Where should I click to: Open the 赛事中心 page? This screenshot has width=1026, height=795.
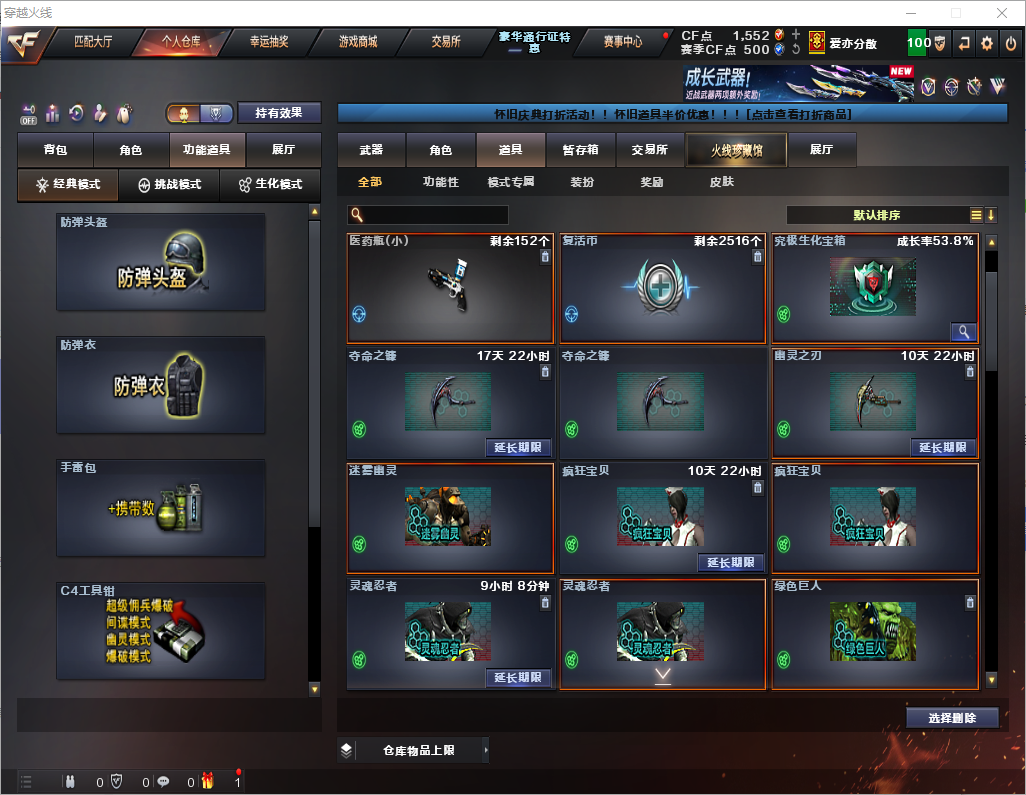[x=622, y=42]
